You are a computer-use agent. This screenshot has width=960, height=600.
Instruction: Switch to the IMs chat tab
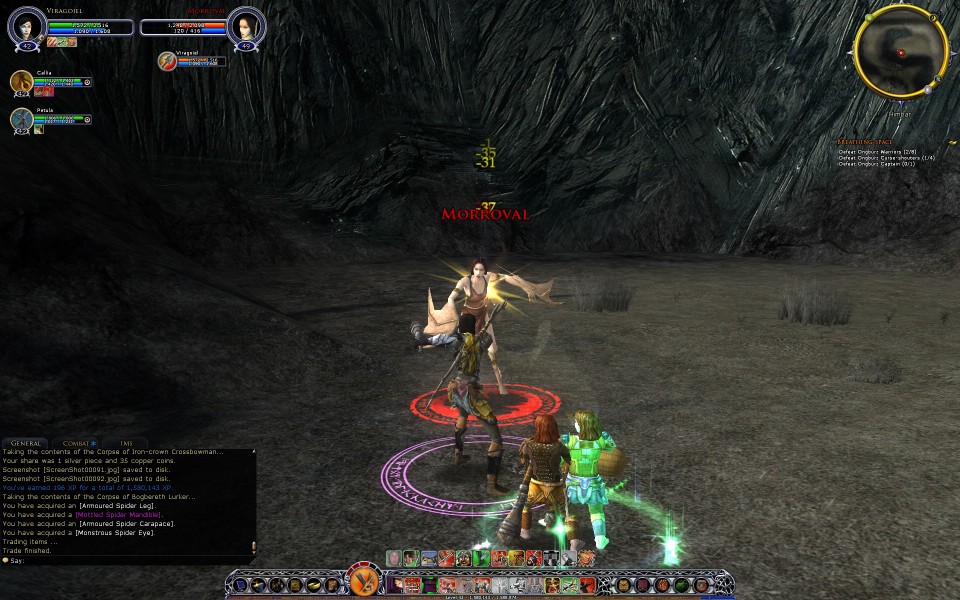click(x=126, y=442)
